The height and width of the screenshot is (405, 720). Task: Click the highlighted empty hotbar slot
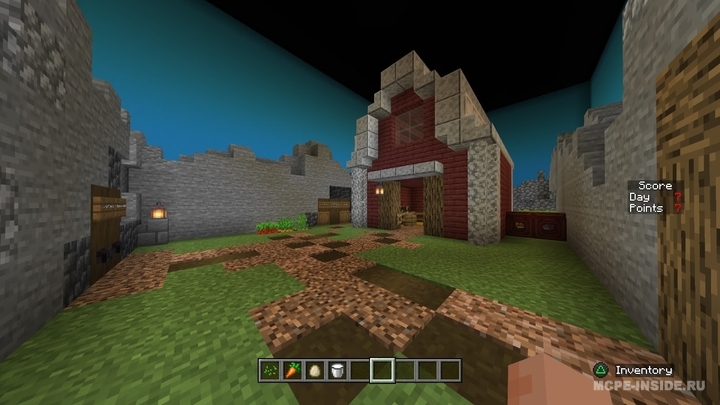tap(382, 370)
